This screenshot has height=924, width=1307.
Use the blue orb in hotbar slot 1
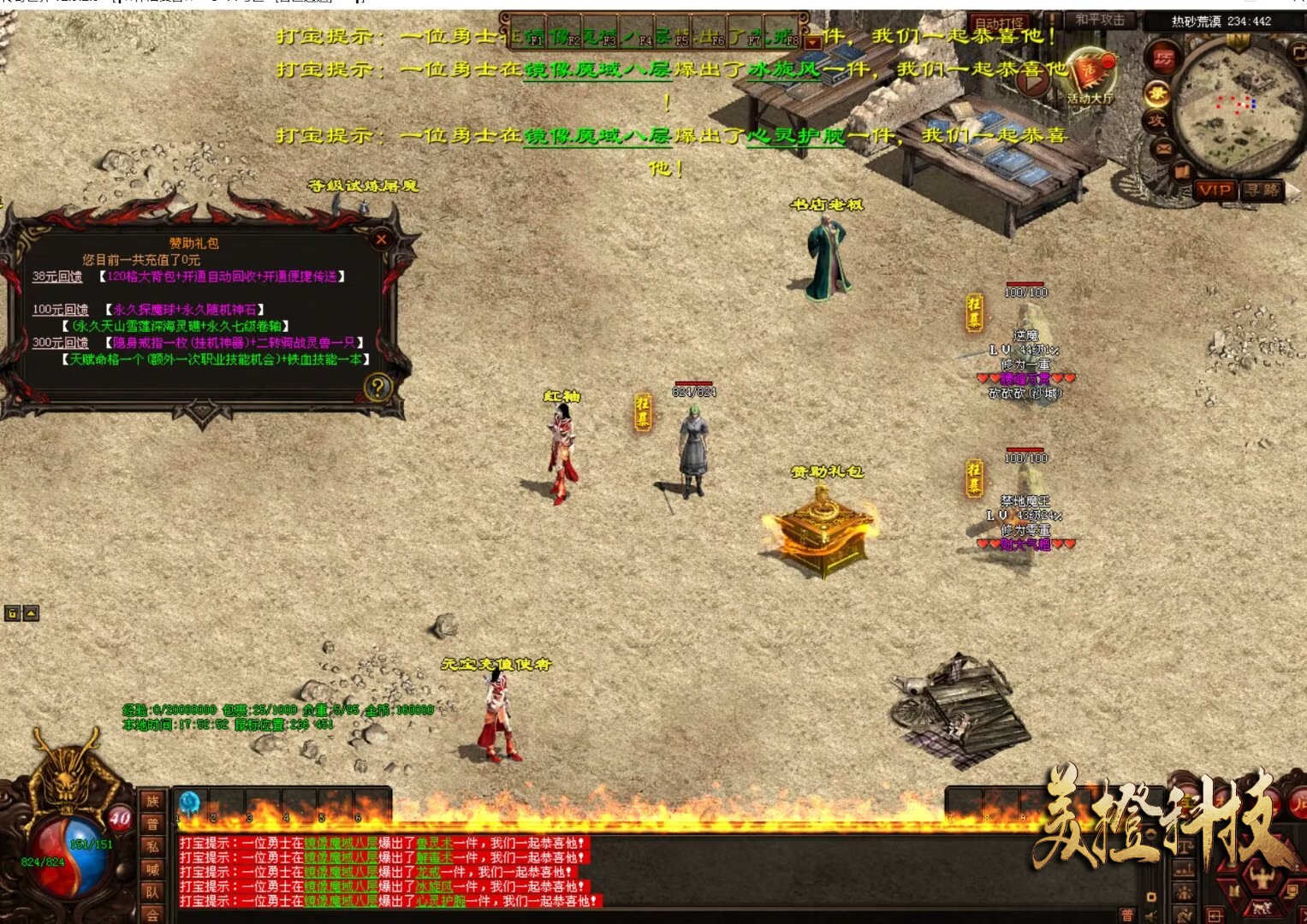pos(189,803)
